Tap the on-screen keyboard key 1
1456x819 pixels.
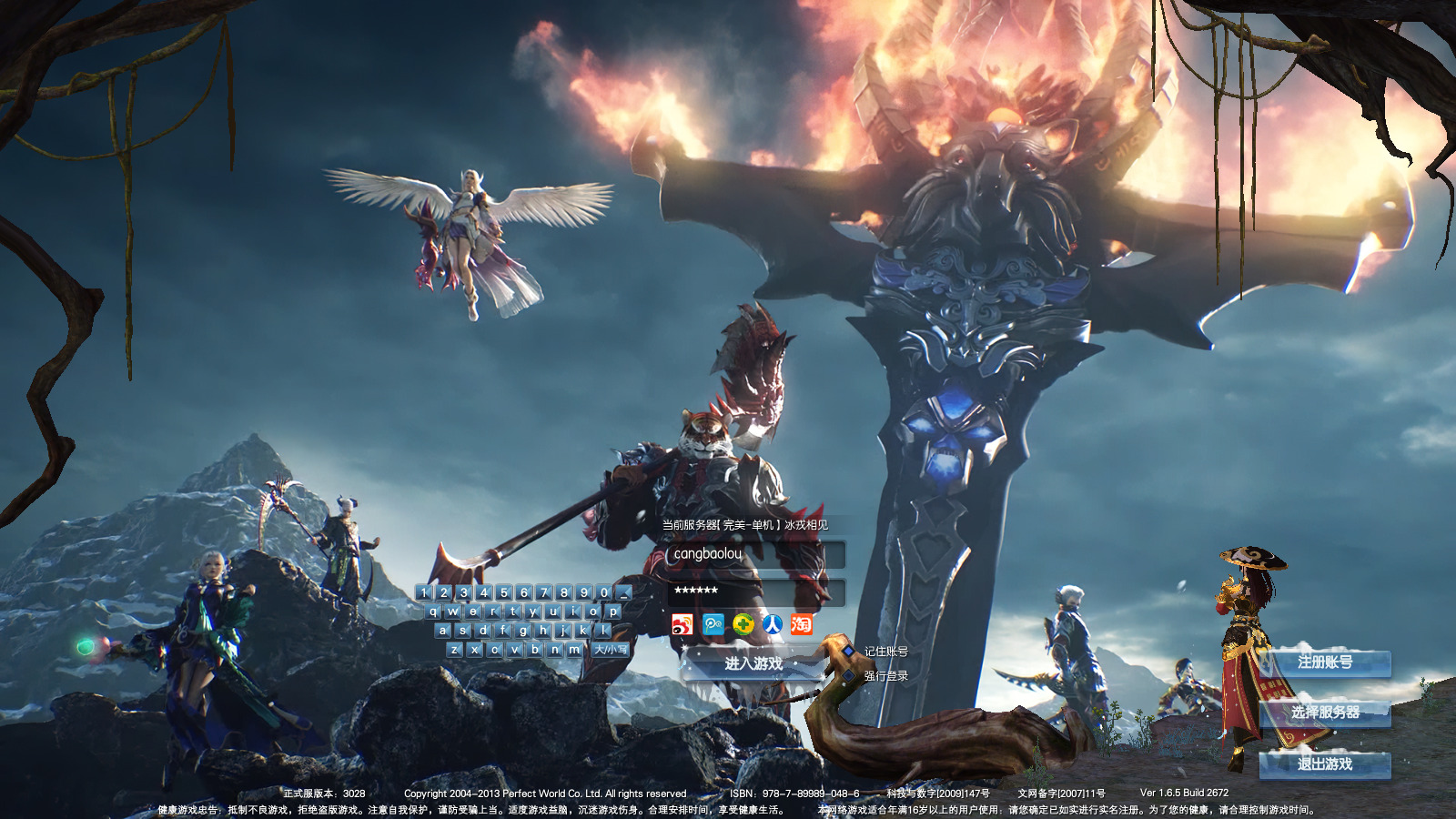click(424, 592)
